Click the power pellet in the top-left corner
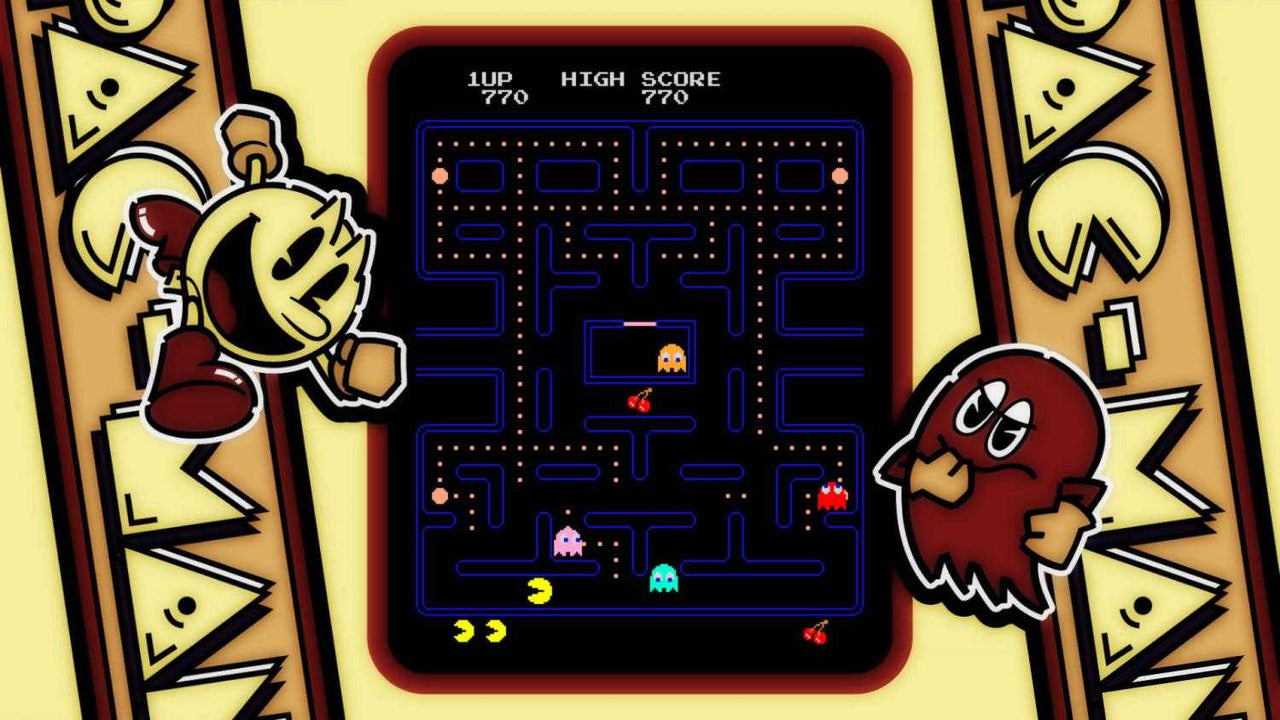Screen dimensions: 1280x720 (x=441, y=176)
